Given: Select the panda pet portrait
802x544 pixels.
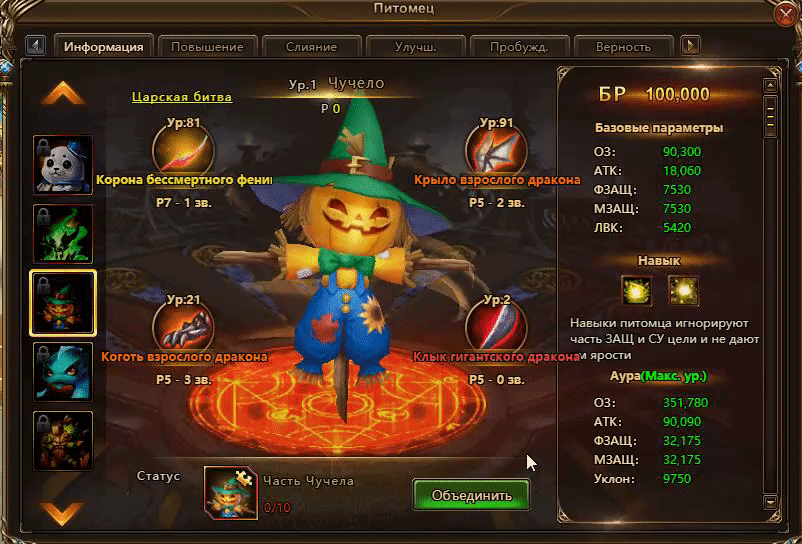Looking at the screenshot, I should tap(63, 165).
